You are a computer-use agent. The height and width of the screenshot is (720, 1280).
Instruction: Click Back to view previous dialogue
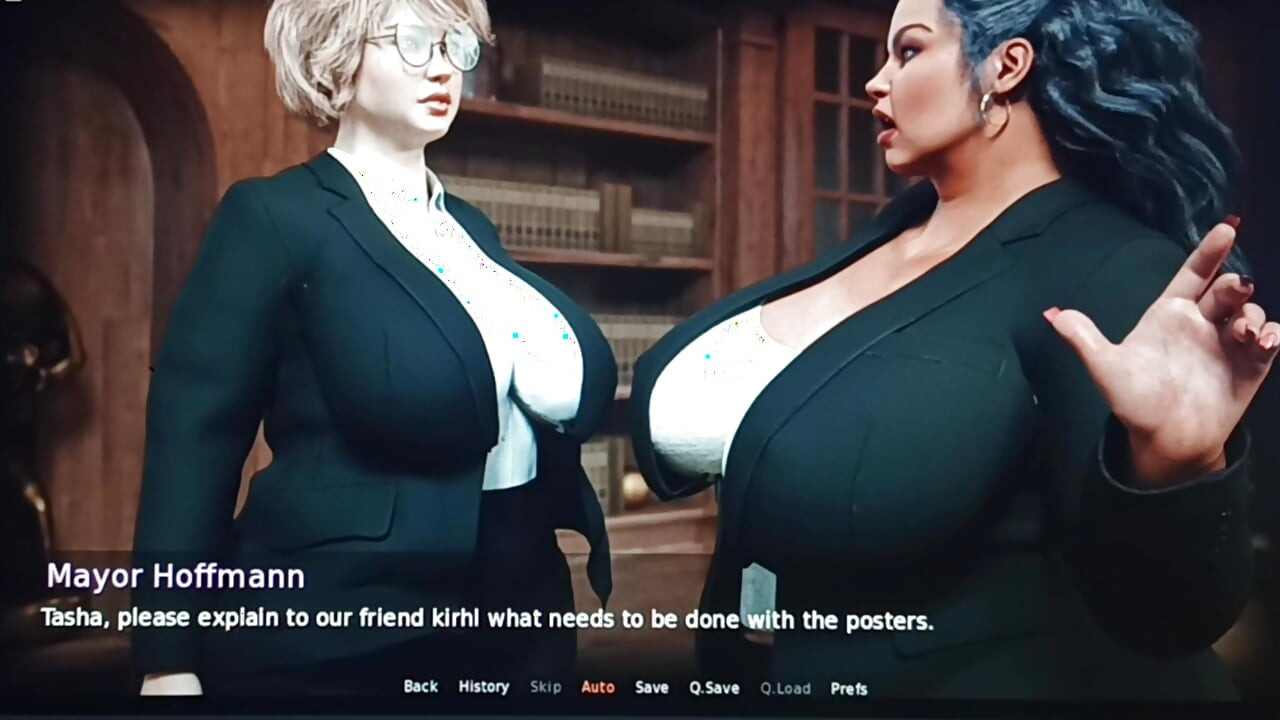click(x=420, y=687)
